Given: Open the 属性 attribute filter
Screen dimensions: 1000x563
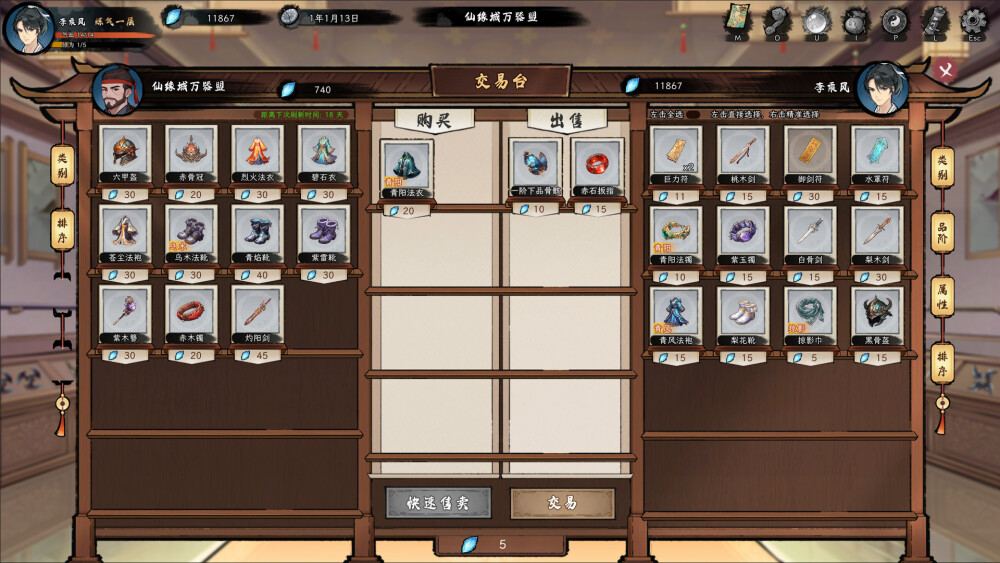Looking at the screenshot, I should 942,295.
